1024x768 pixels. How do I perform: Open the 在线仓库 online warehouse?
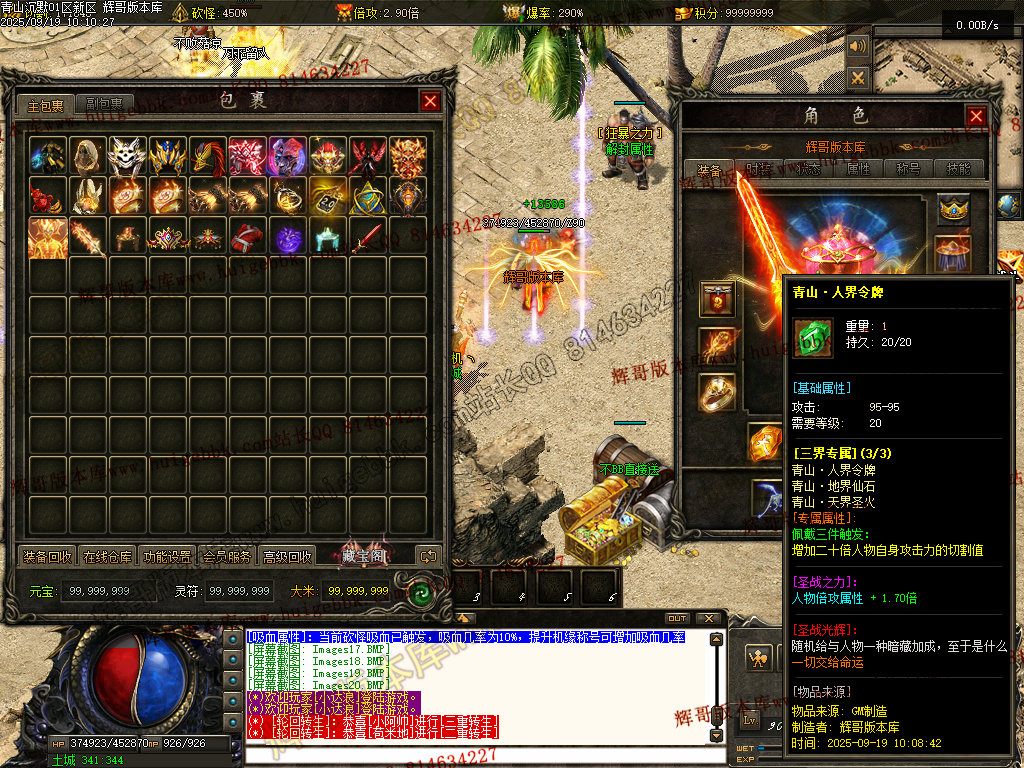(108, 557)
